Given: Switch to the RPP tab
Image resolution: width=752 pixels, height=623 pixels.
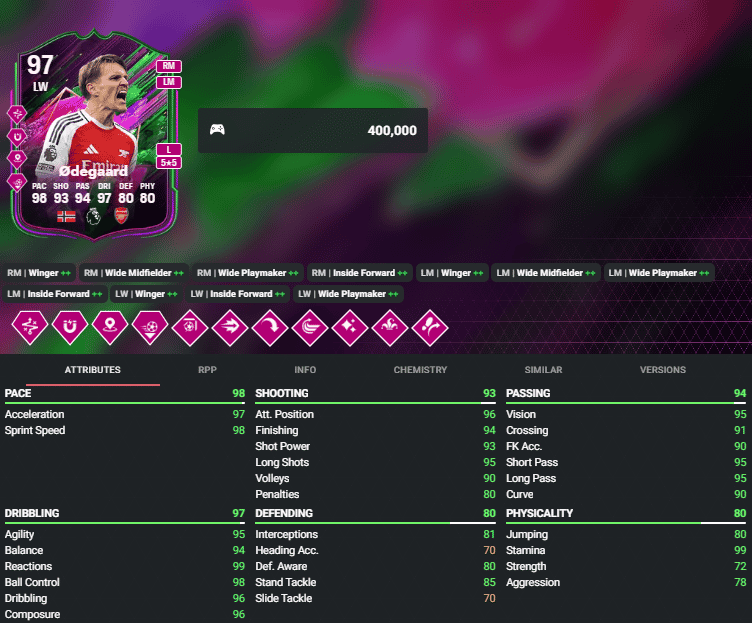Looking at the screenshot, I should 207,370.
